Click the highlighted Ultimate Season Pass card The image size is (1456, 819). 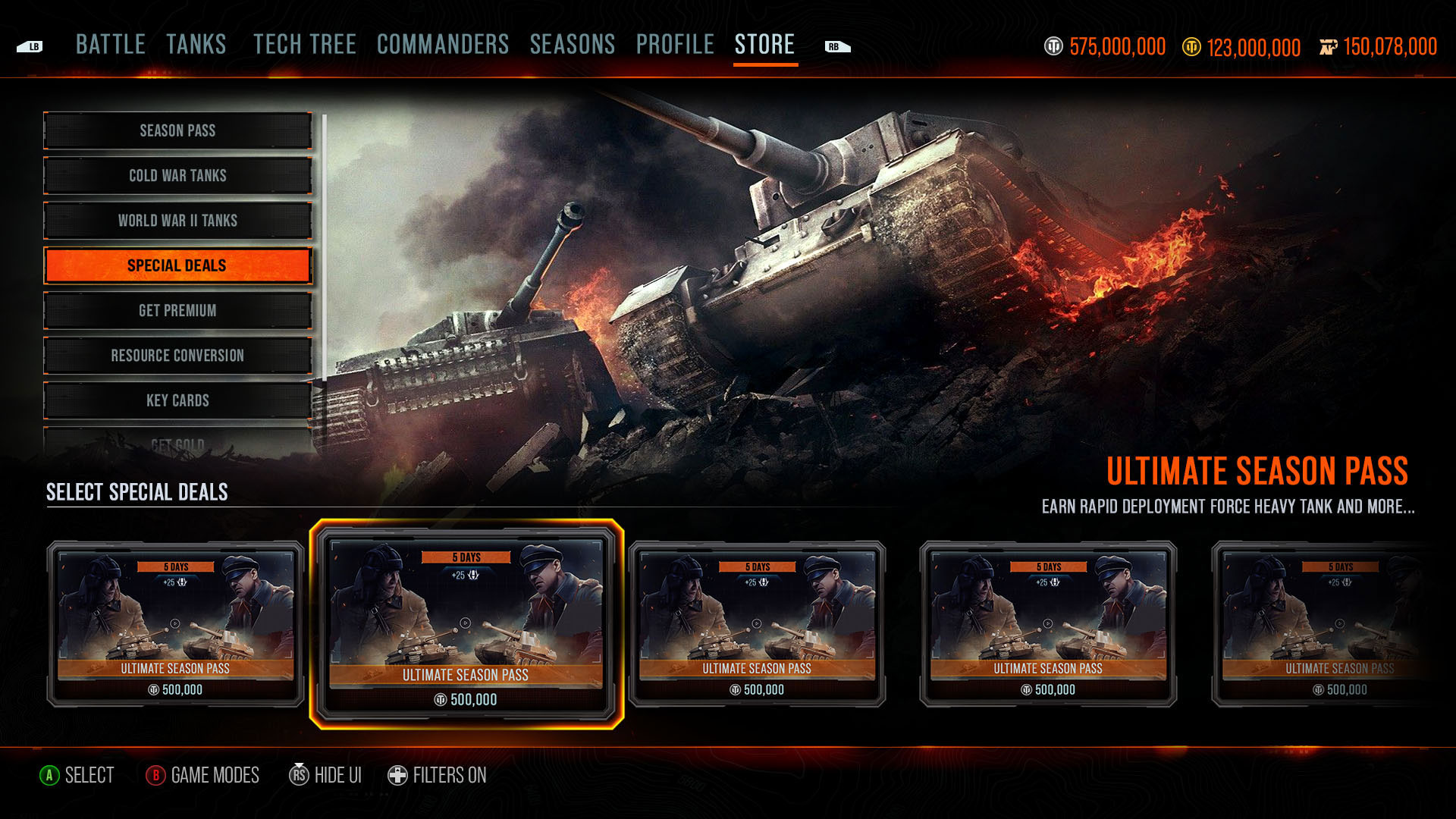pyautogui.click(x=466, y=624)
